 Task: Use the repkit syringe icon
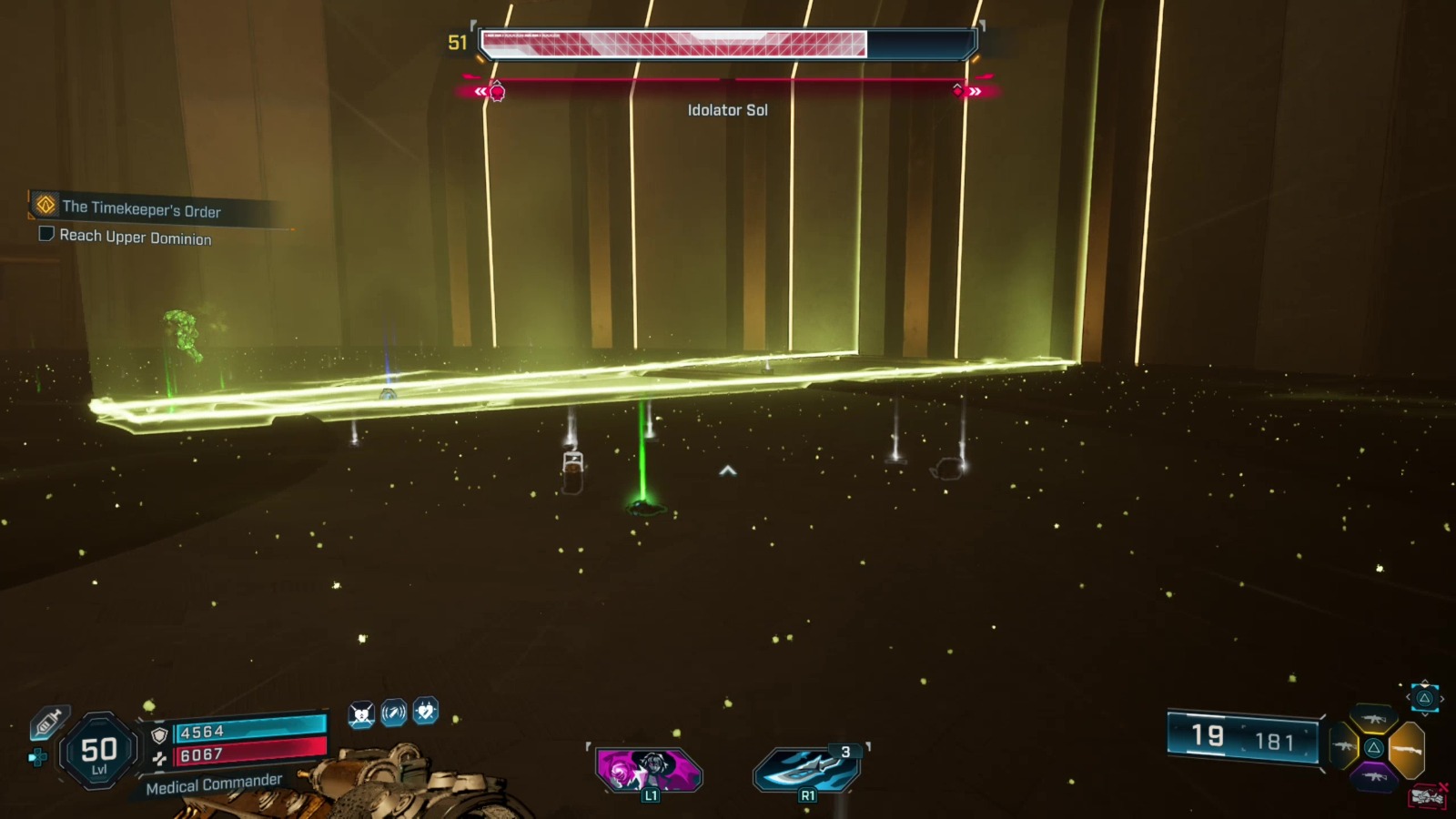pos(47,722)
